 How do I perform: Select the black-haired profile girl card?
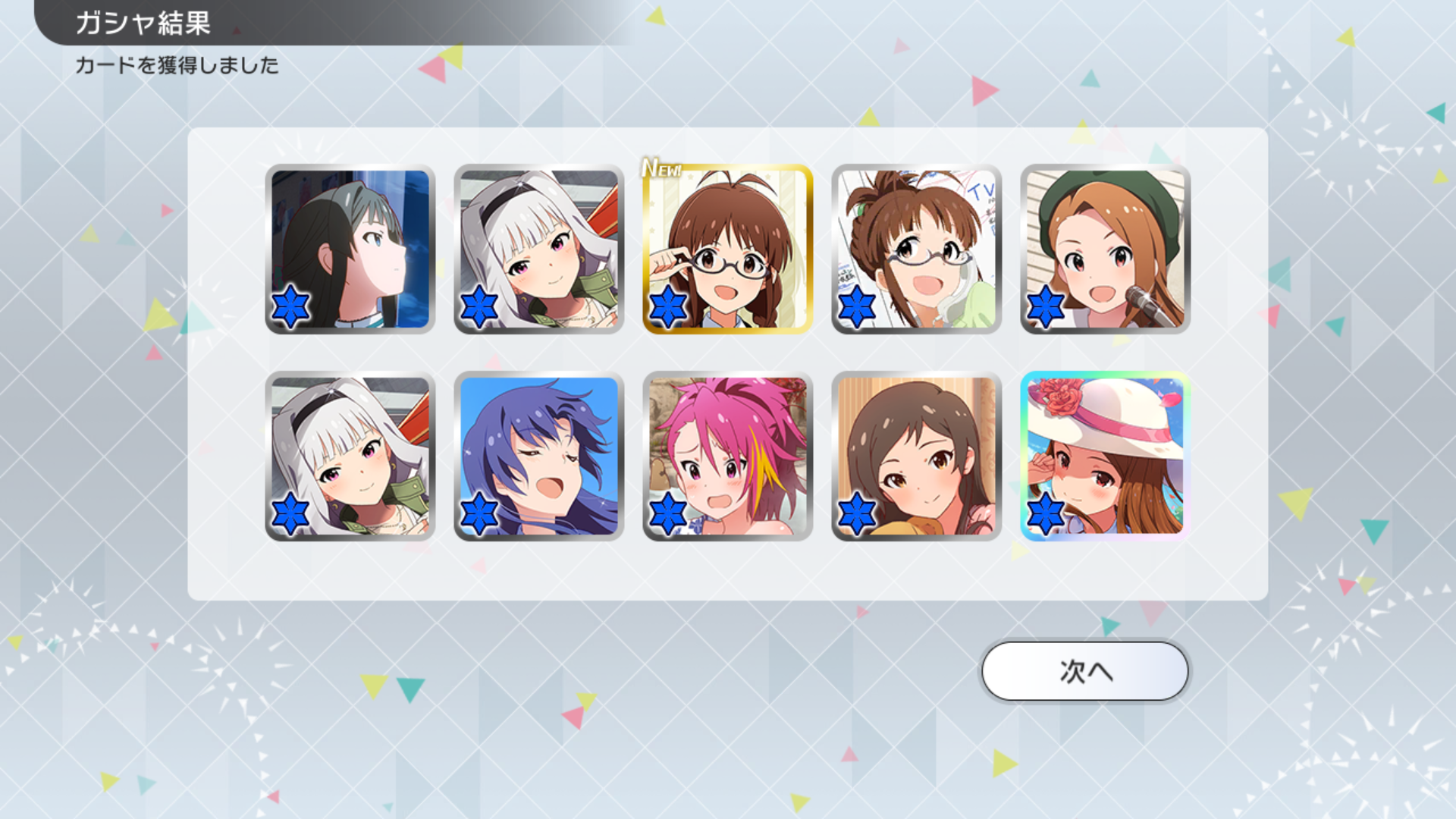350,249
